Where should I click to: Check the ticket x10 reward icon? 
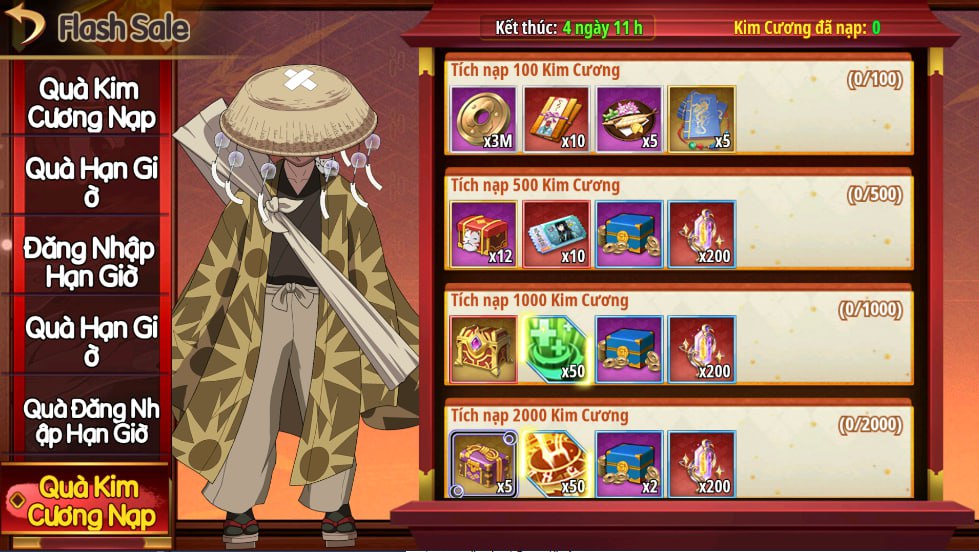pos(557,235)
